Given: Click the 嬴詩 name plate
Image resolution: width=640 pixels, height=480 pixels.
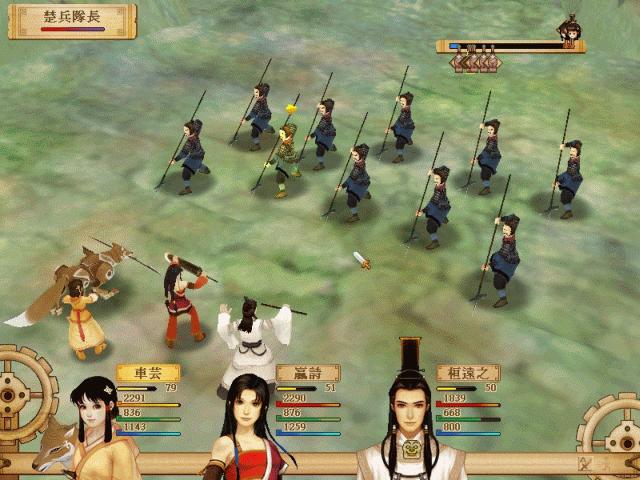Looking at the screenshot, I should (x=308, y=373).
